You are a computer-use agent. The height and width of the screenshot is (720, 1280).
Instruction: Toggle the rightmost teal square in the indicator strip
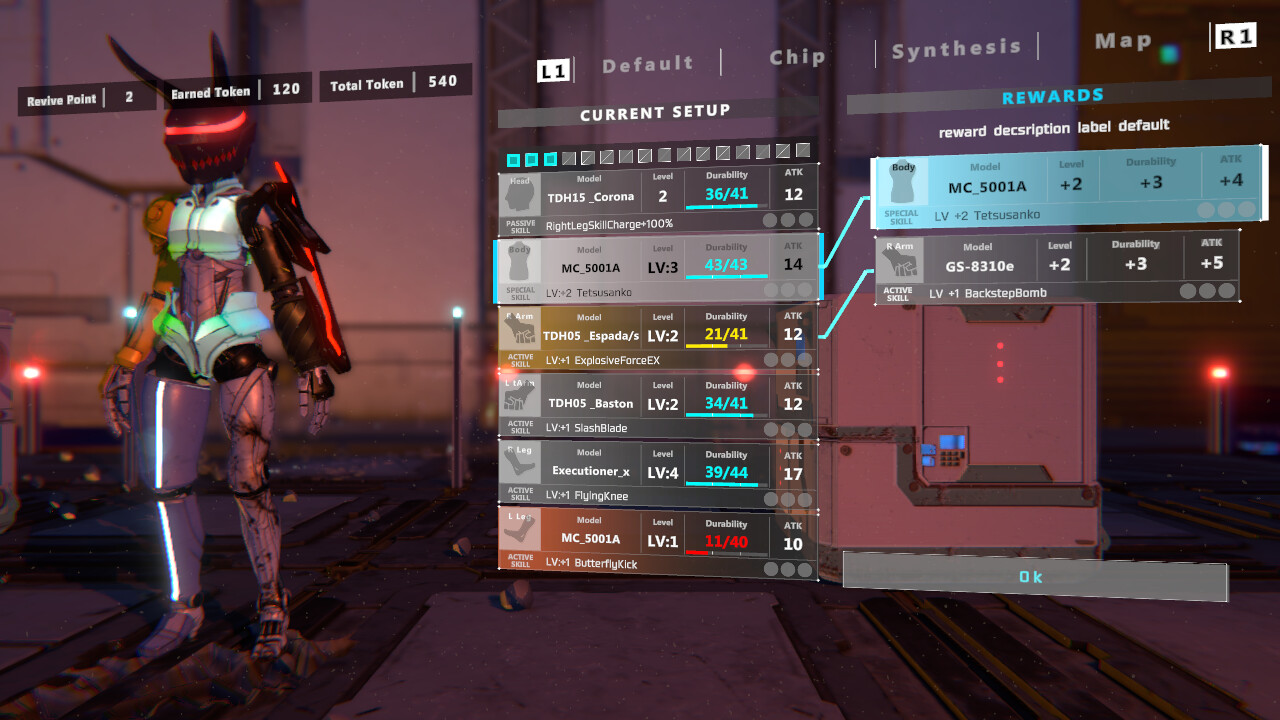(549, 158)
